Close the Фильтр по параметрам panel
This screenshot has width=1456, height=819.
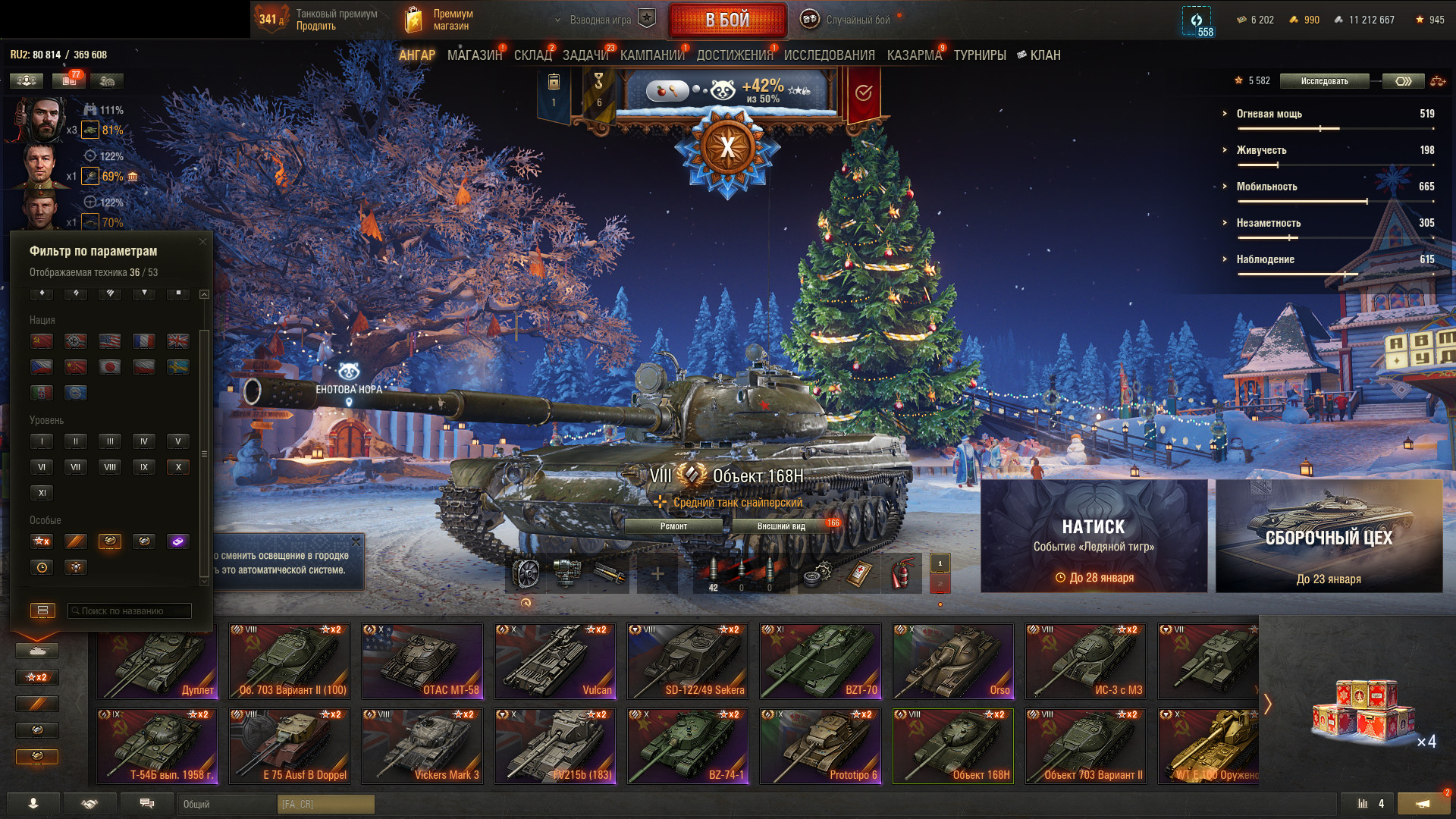click(x=202, y=242)
